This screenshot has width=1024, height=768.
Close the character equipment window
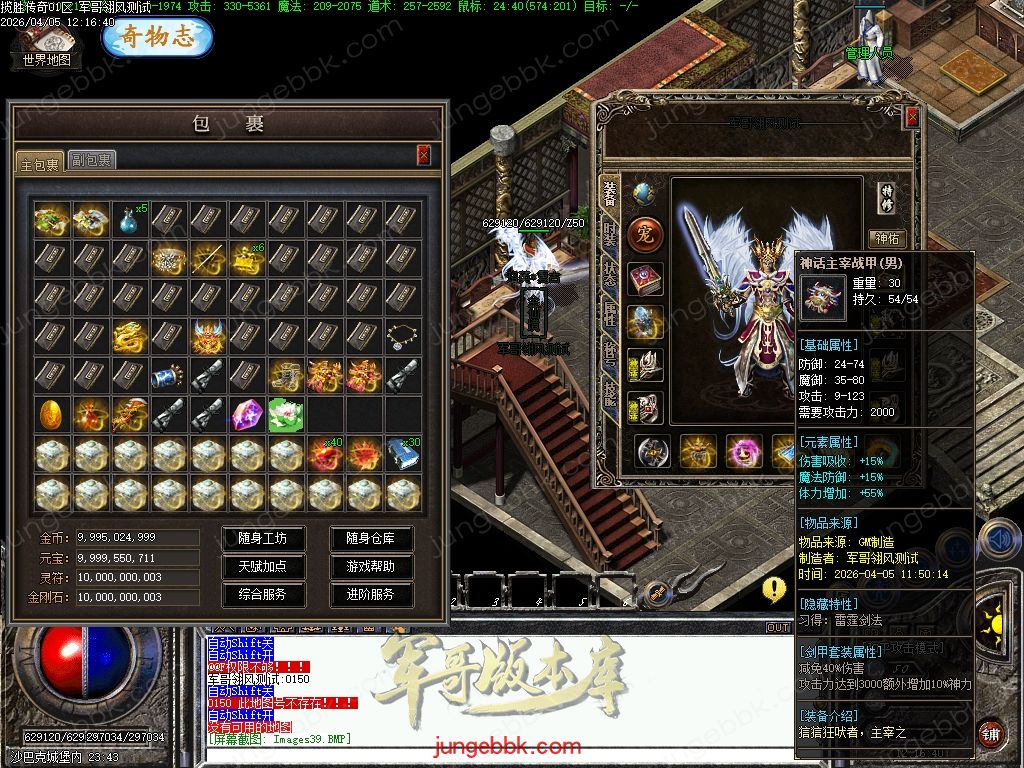[911, 118]
